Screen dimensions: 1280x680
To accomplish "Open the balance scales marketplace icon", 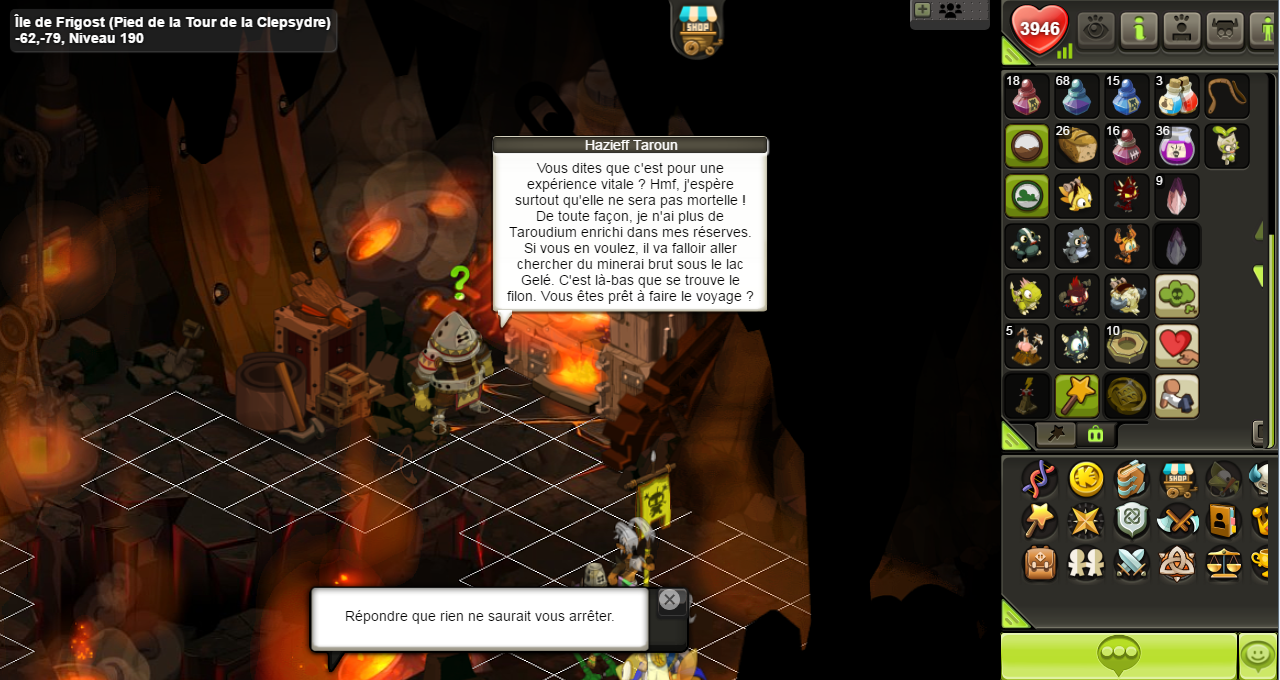I will pyautogui.click(x=1224, y=563).
